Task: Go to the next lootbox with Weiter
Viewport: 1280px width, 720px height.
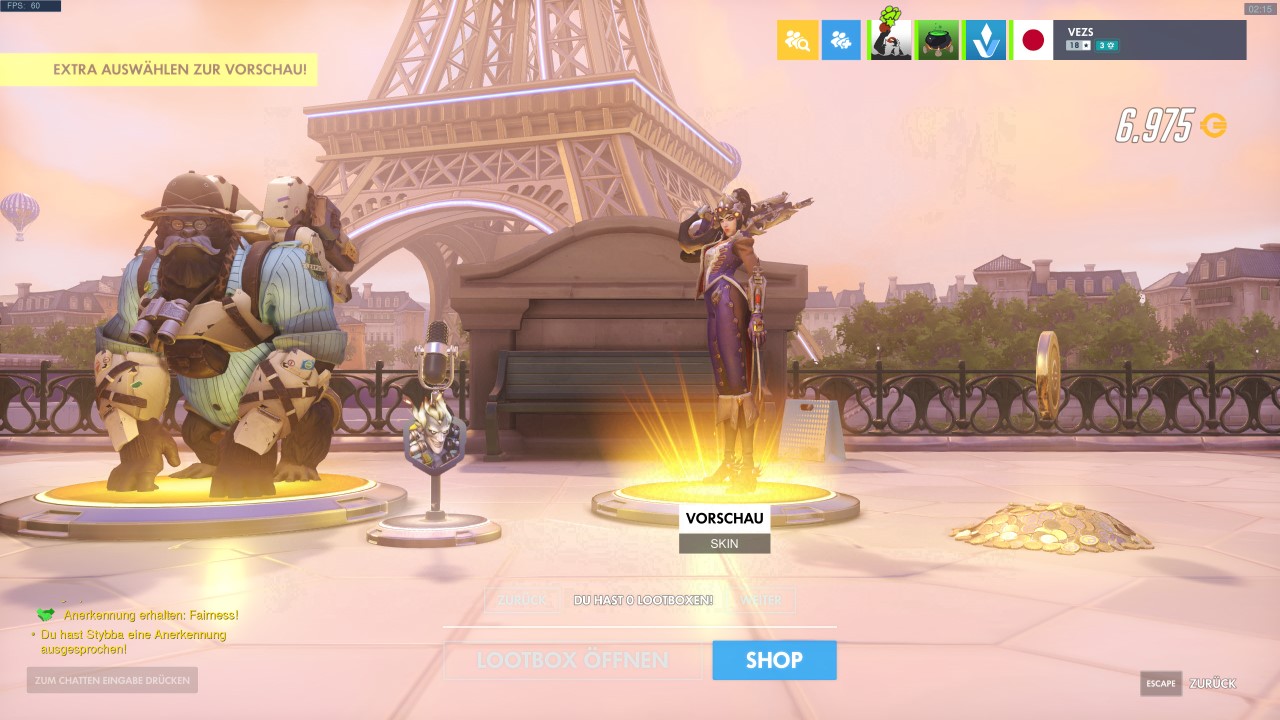Action: tap(762, 600)
